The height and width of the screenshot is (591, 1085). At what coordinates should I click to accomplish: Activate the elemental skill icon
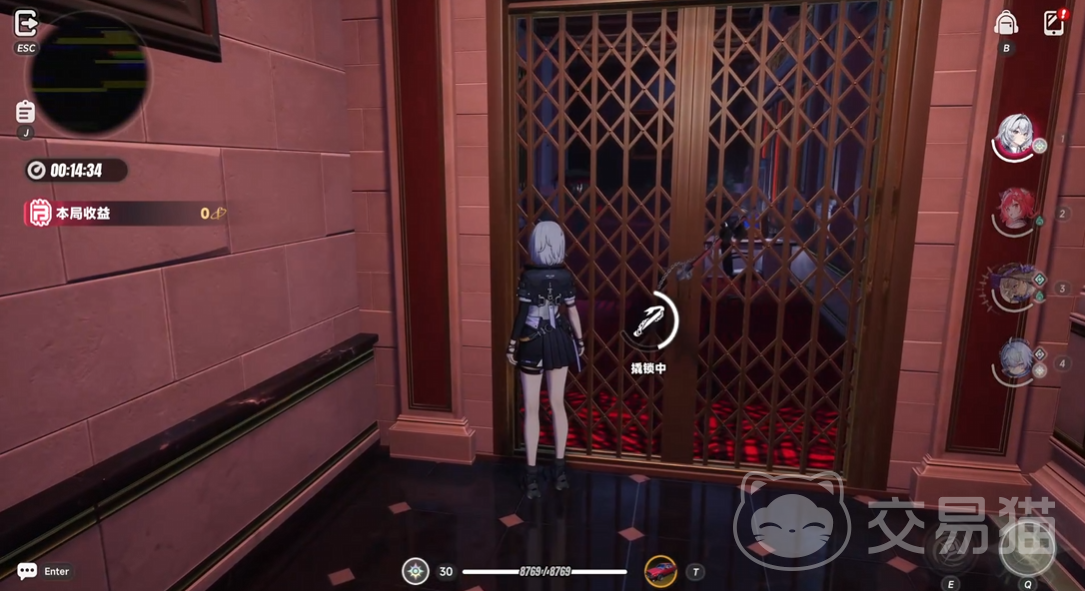click(950, 548)
